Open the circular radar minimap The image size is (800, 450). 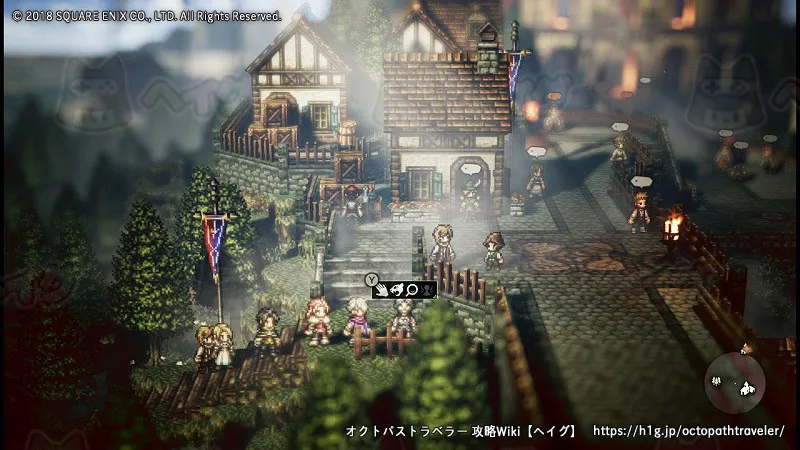pyautogui.click(x=735, y=383)
